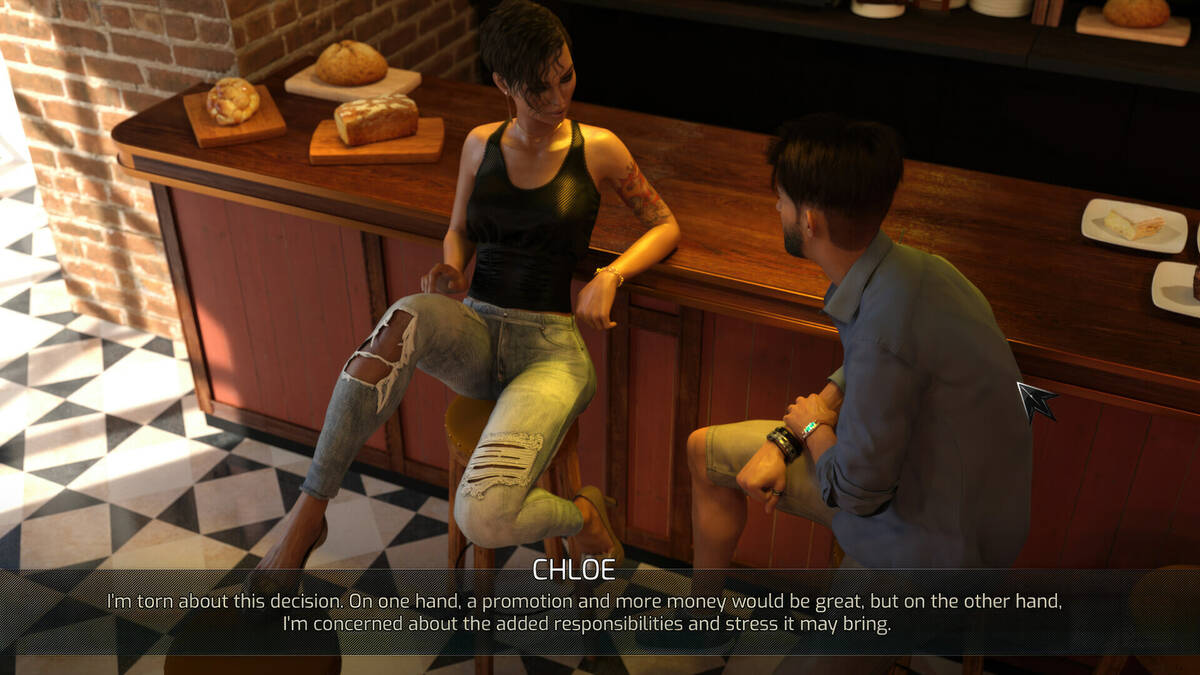Advance Chloe's dialogue by clicking the text box
1200x675 pixels.
click(585, 612)
